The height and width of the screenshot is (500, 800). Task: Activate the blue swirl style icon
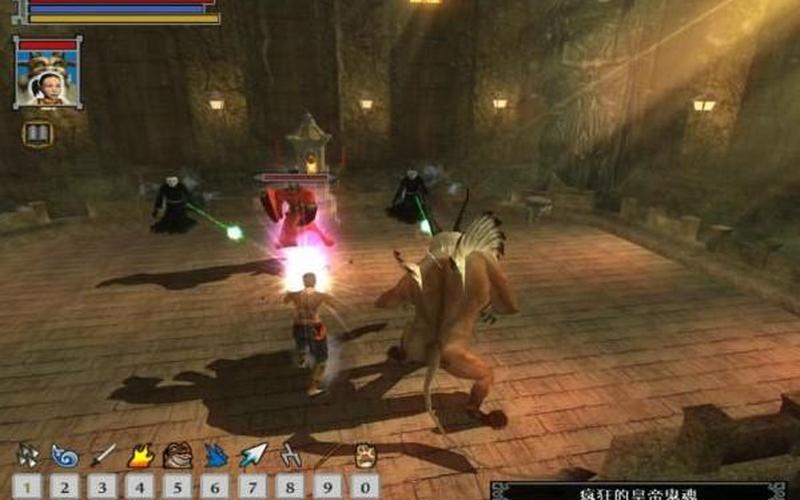point(65,456)
